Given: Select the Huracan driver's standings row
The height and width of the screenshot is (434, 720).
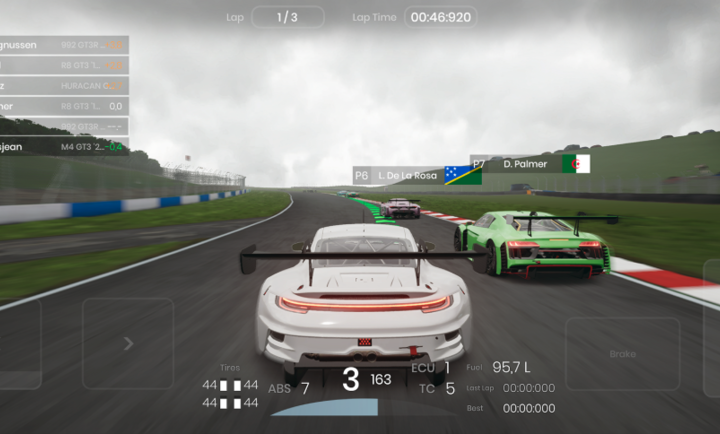Looking at the screenshot, I should pos(63,86).
